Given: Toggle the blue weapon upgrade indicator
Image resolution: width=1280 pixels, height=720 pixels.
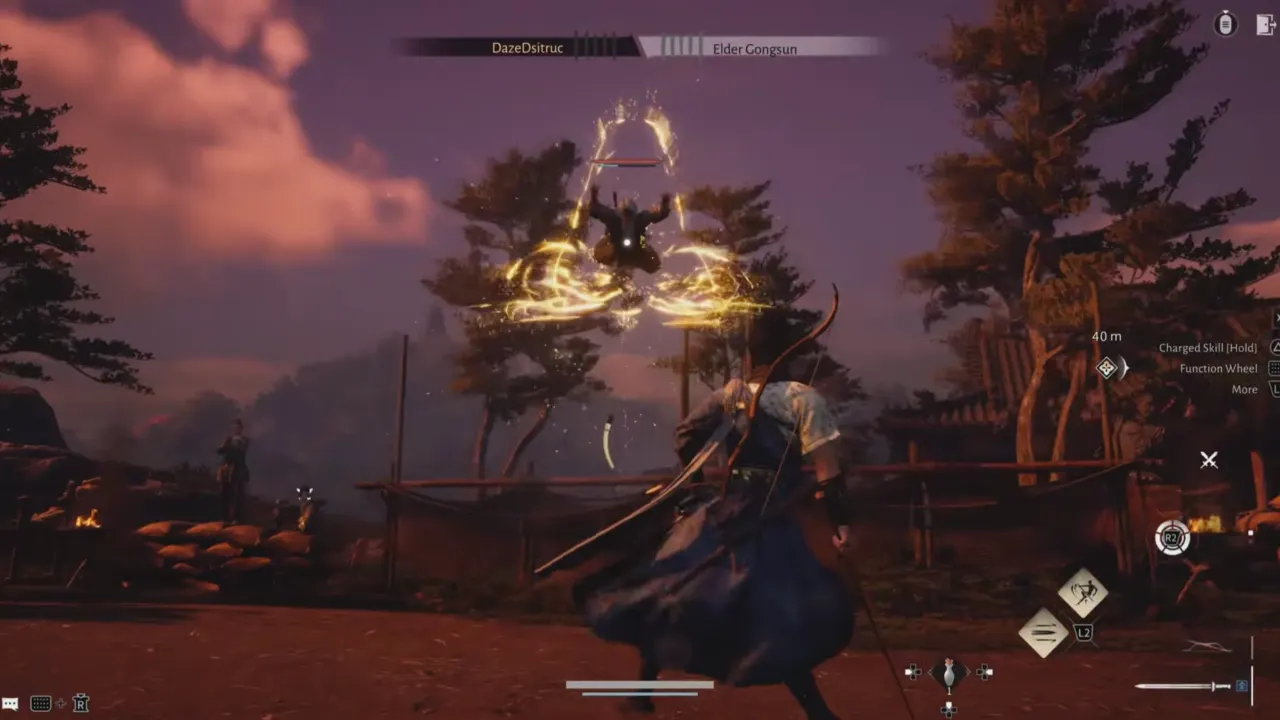Looking at the screenshot, I should pyautogui.click(x=1241, y=686).
